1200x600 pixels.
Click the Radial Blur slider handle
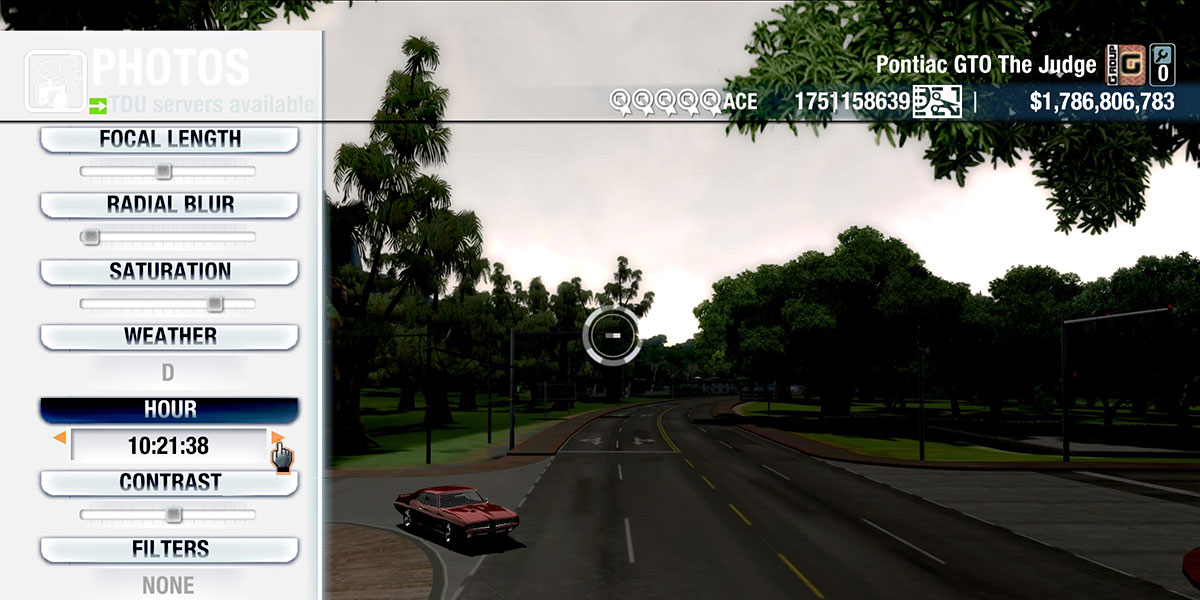point(91,237)
